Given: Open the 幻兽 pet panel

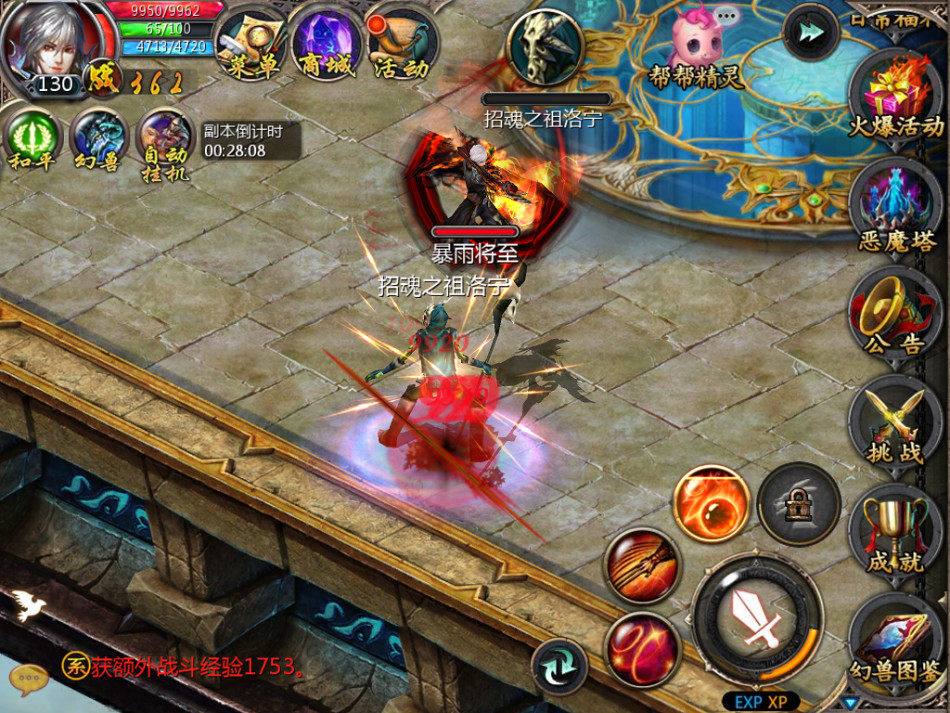Looking at the screenshot, I should coord(98,140).
